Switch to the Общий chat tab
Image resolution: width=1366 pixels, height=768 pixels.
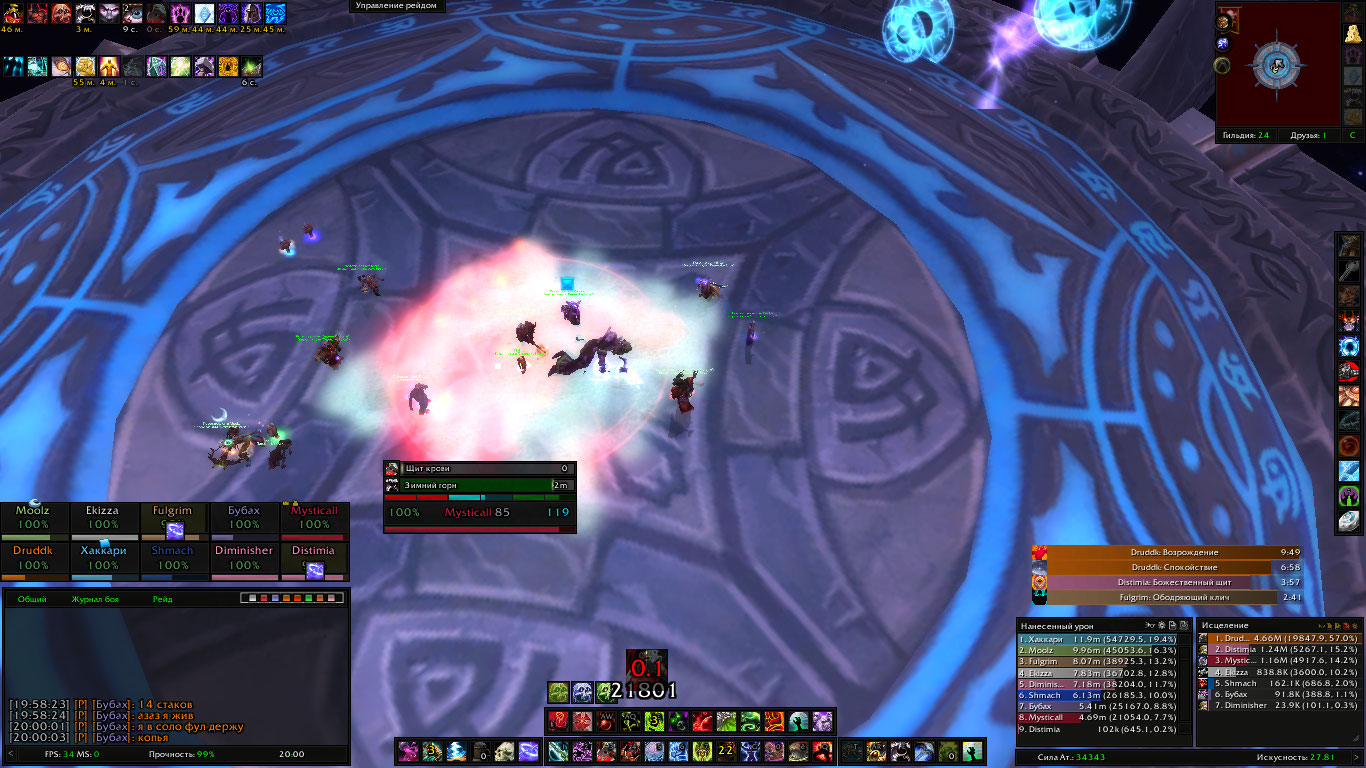[32, 599]
